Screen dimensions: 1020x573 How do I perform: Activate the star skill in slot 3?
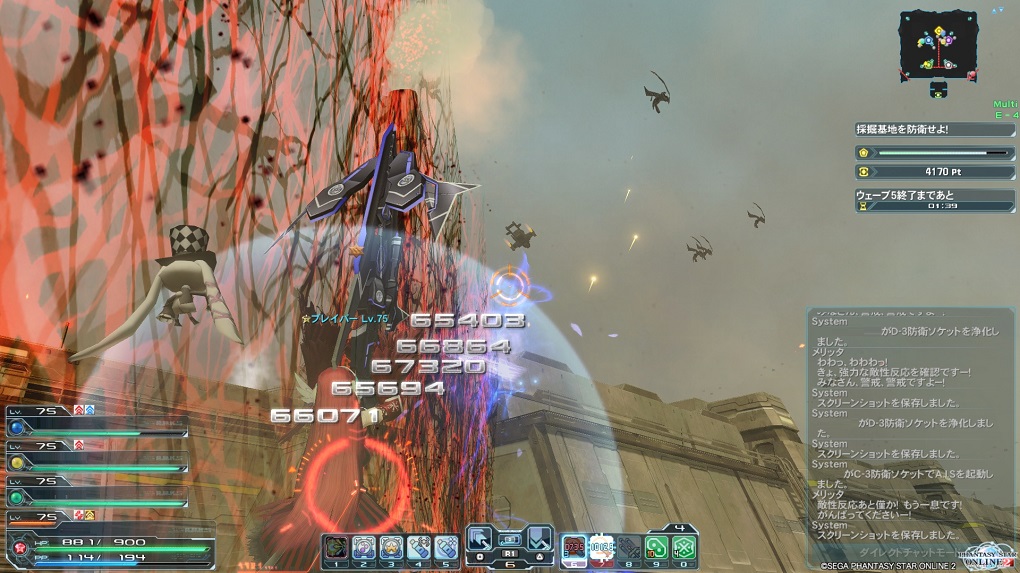(391, 547)
